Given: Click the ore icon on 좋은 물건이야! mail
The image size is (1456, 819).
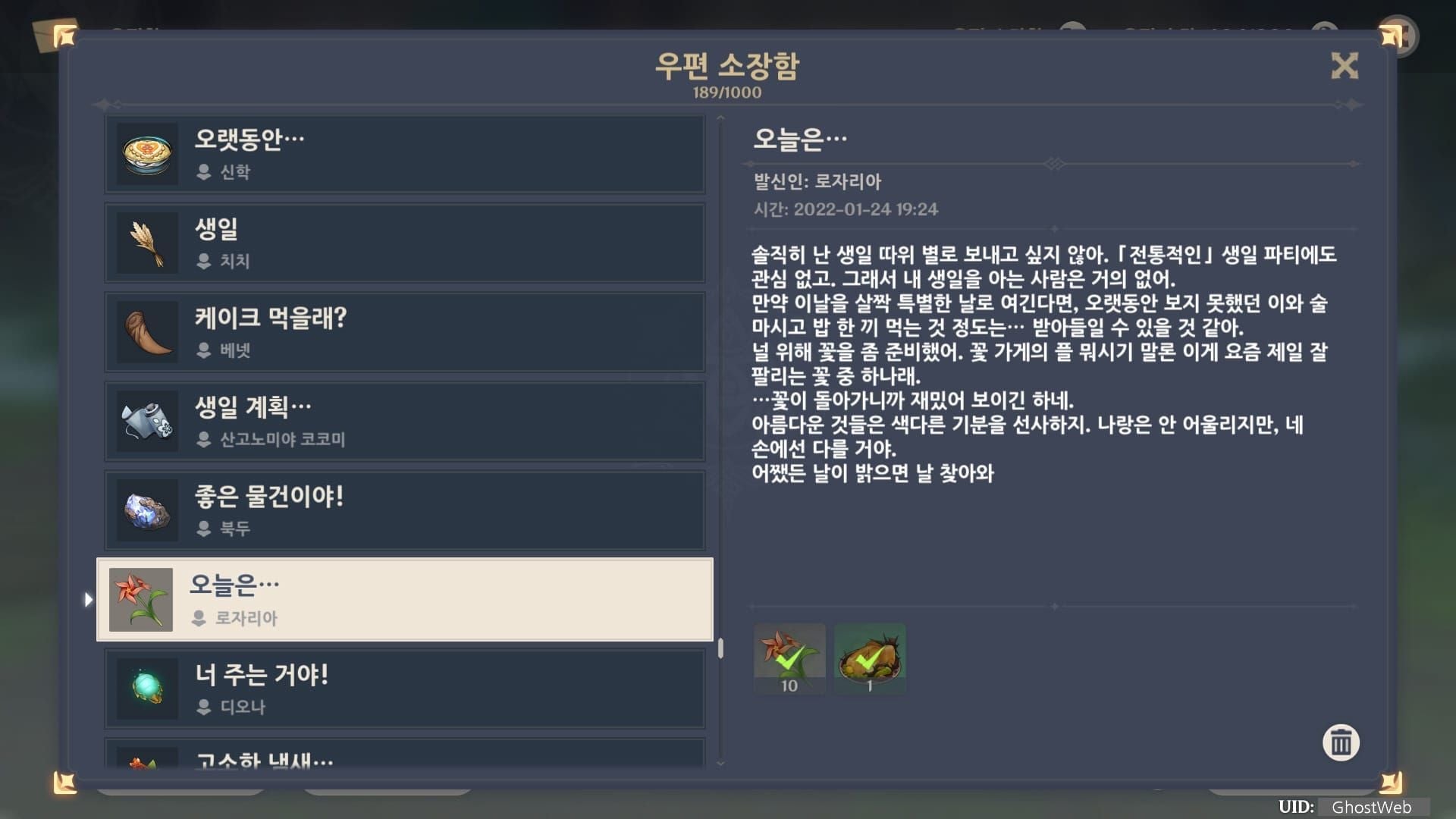Looking at the screenshot, I should click(x=146, y=510).
